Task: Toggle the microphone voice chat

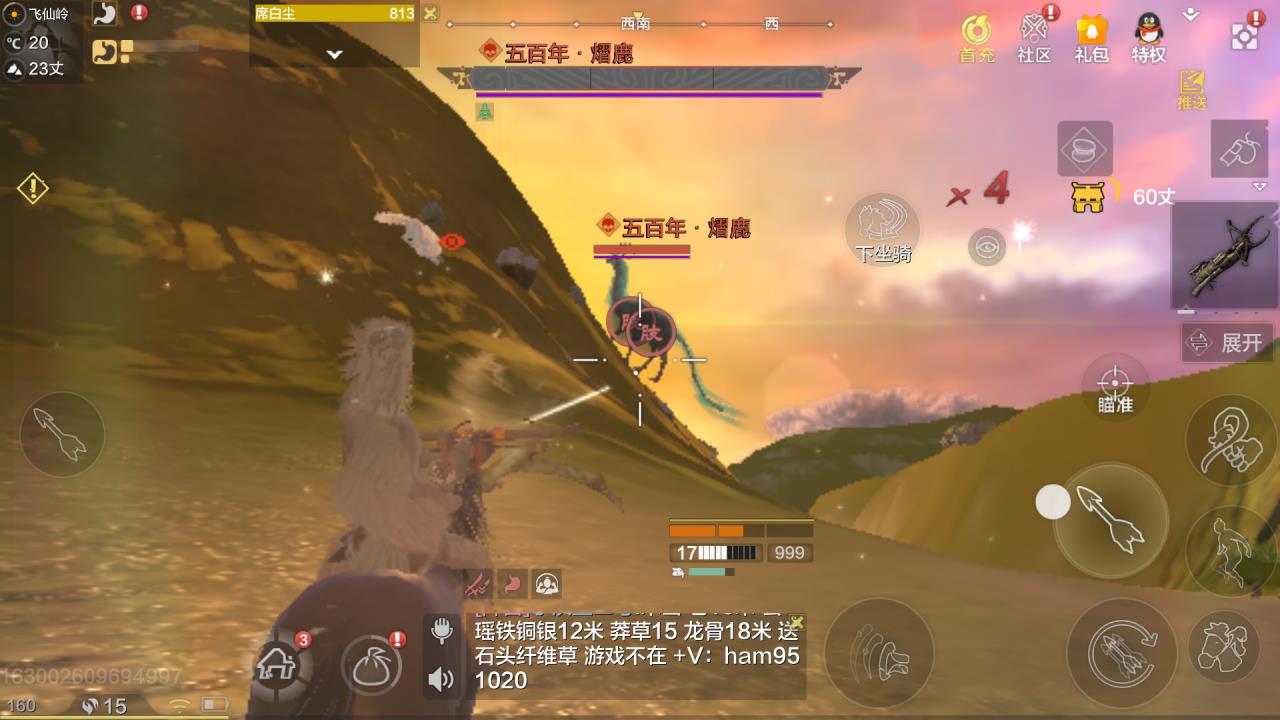Action: [x=441, y=631]
